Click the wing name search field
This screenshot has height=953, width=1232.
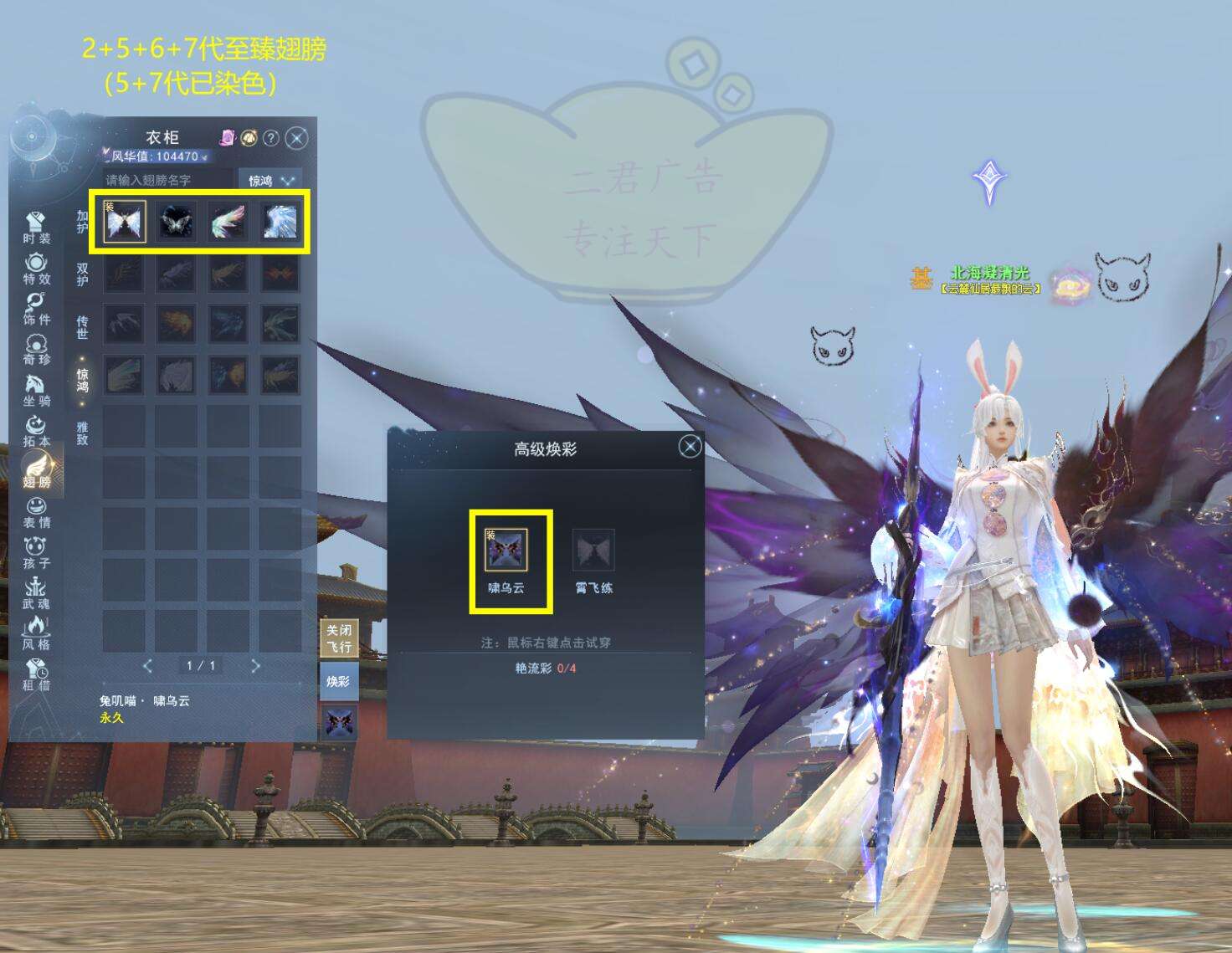coord(168,180)
